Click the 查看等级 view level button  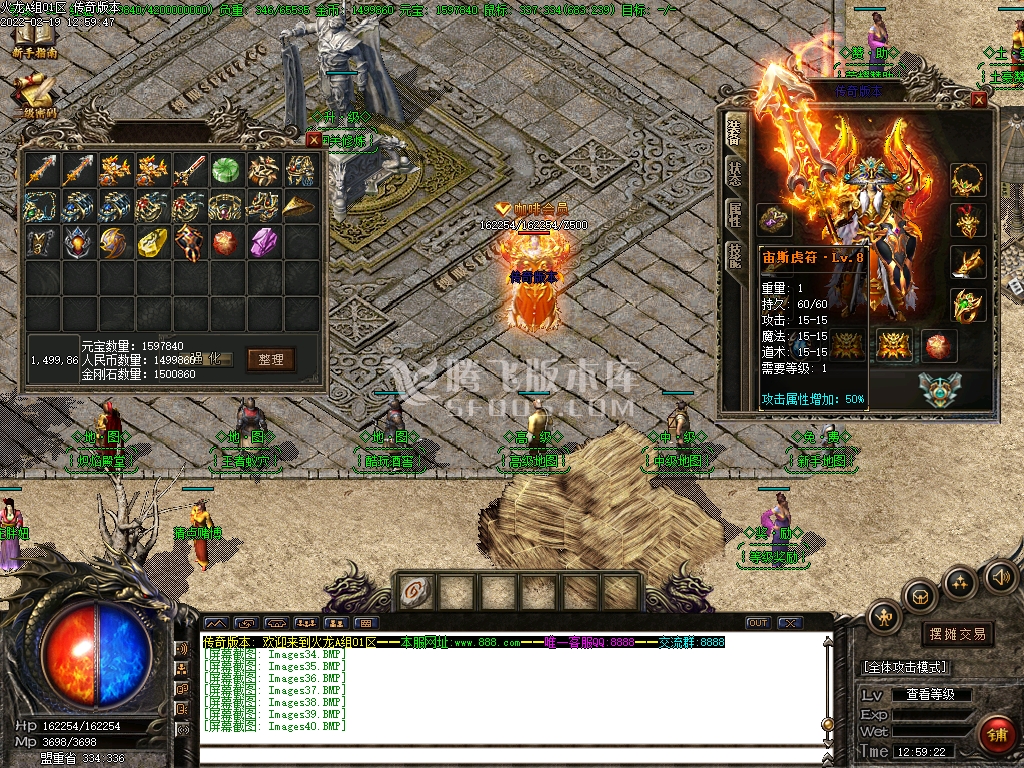pyautogui.click(x=930, y=694)
